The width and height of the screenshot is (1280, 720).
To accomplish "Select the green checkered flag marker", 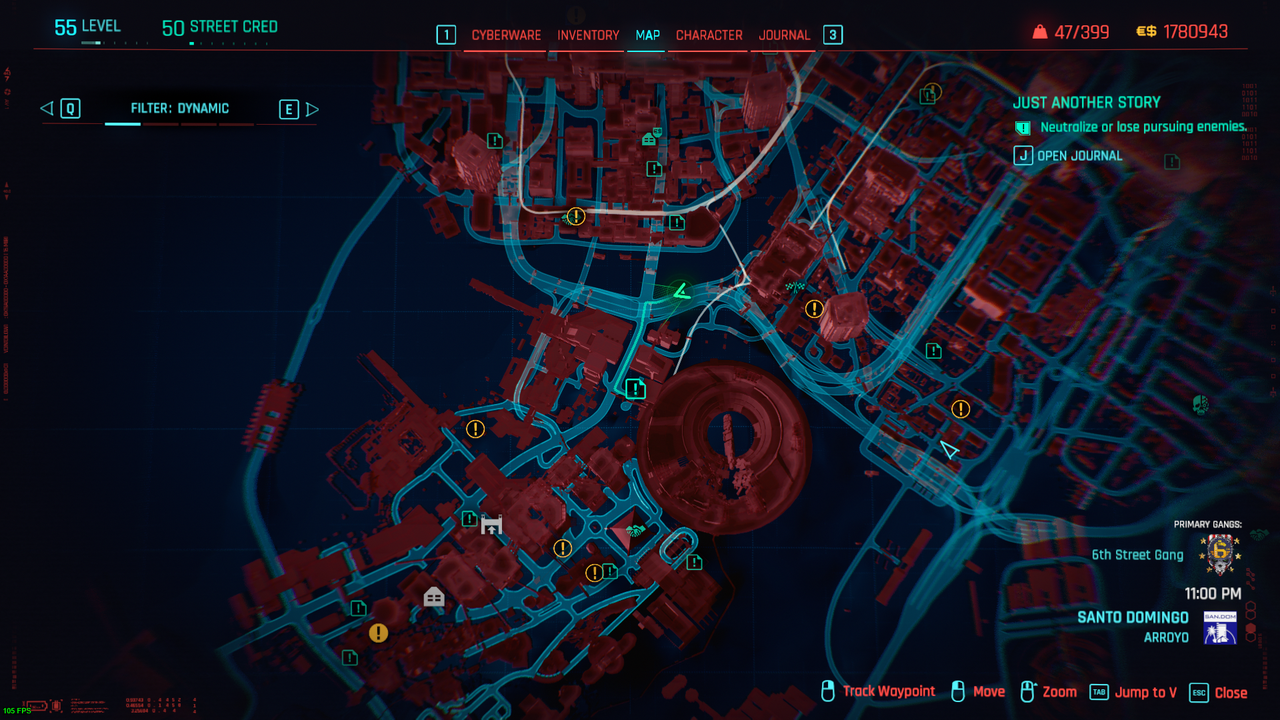I will 796,287.
